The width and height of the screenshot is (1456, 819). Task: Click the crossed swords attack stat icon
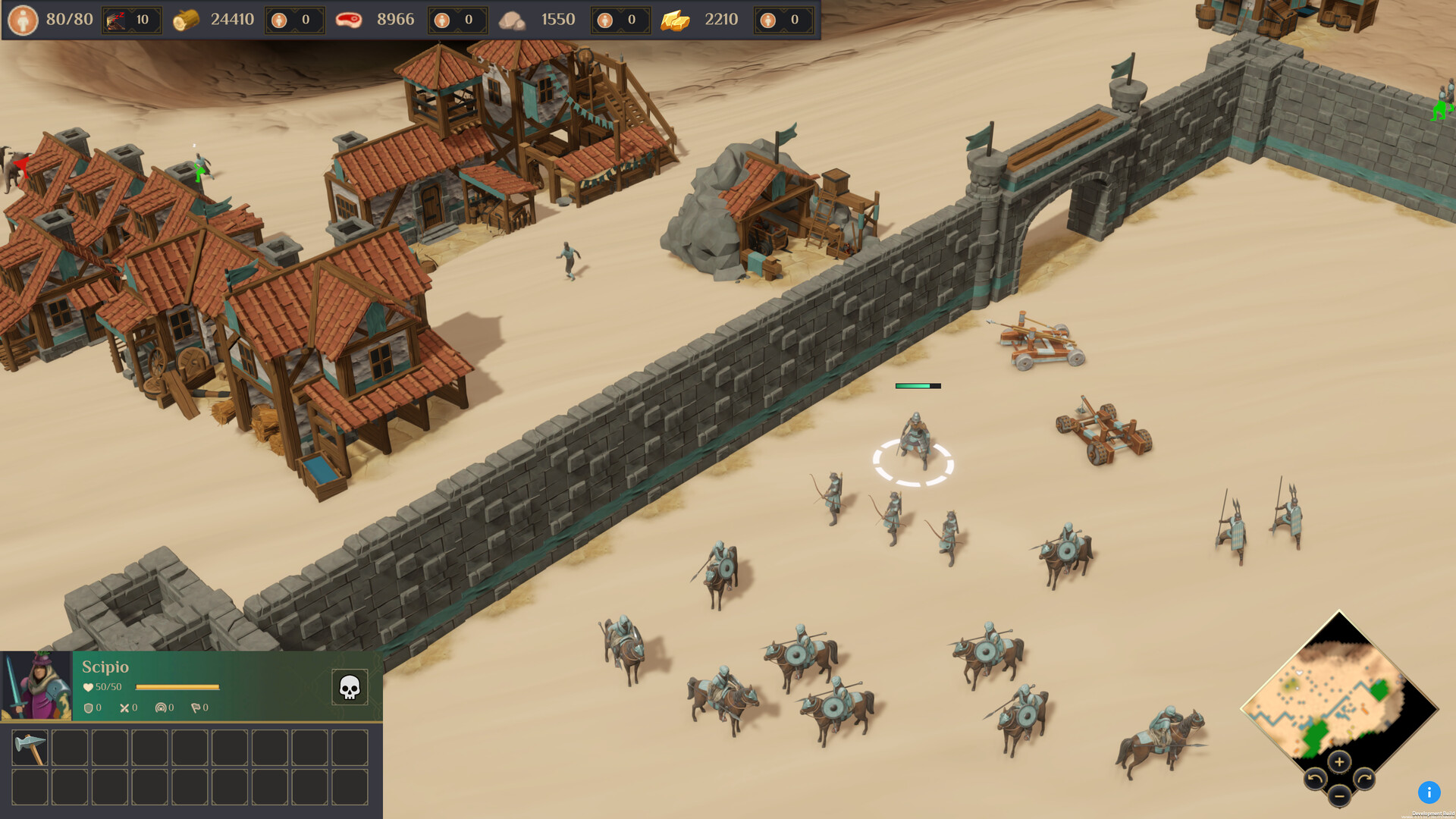pos(124,708)
